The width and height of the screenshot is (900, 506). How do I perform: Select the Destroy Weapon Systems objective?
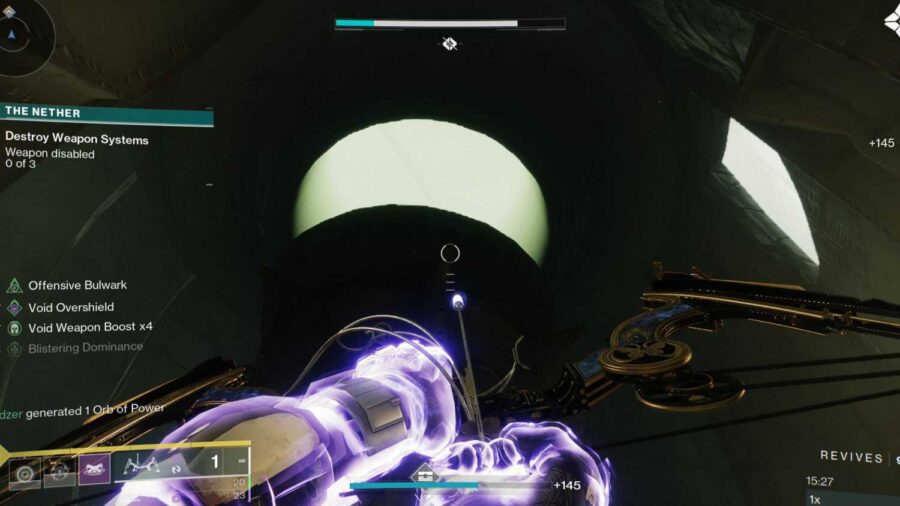pyautogui.click(x=77, y=140)
